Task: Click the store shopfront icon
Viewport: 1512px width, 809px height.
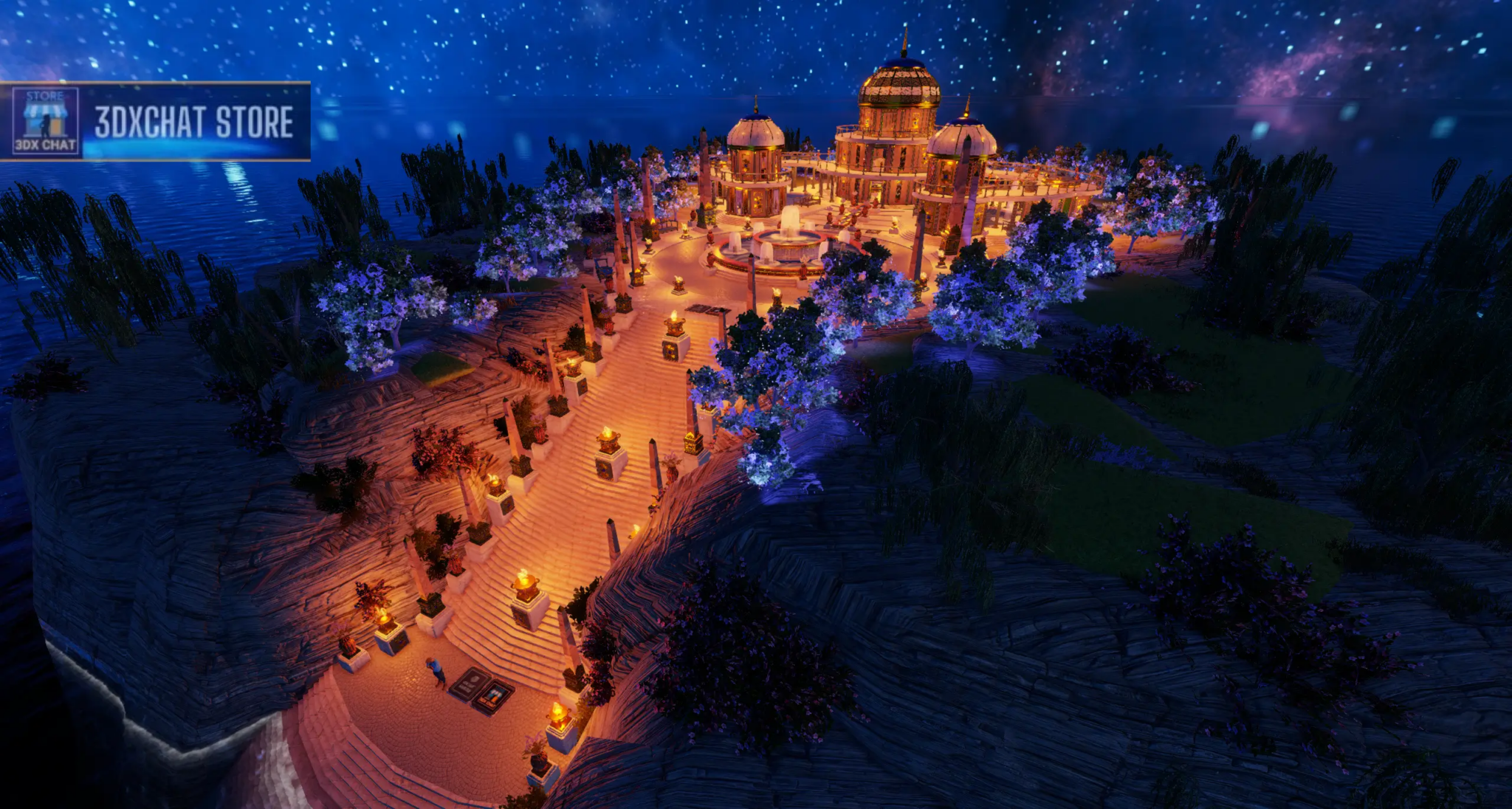Action: tap(45, 120)
